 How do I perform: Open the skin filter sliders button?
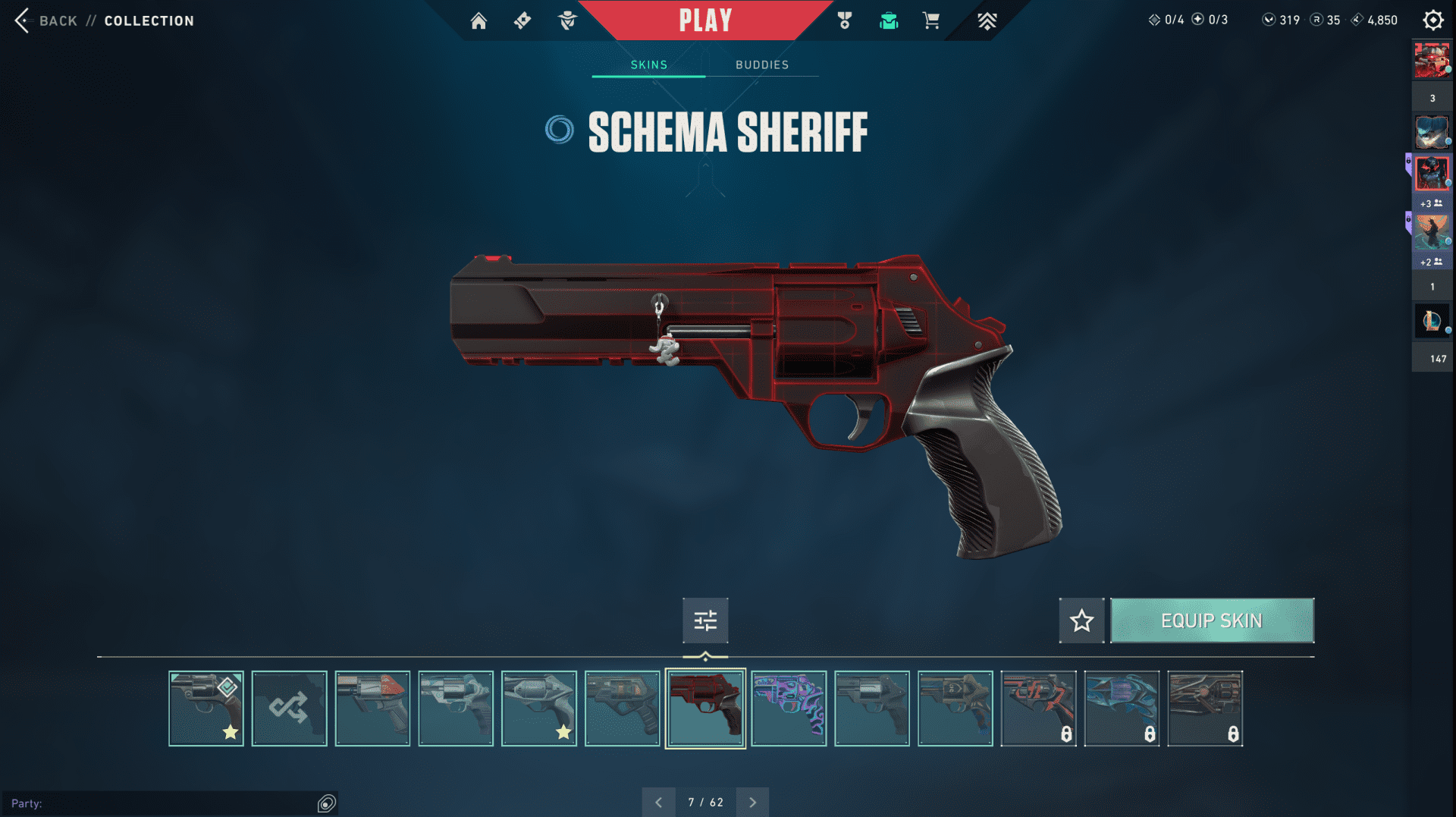(x=705, y=621)
